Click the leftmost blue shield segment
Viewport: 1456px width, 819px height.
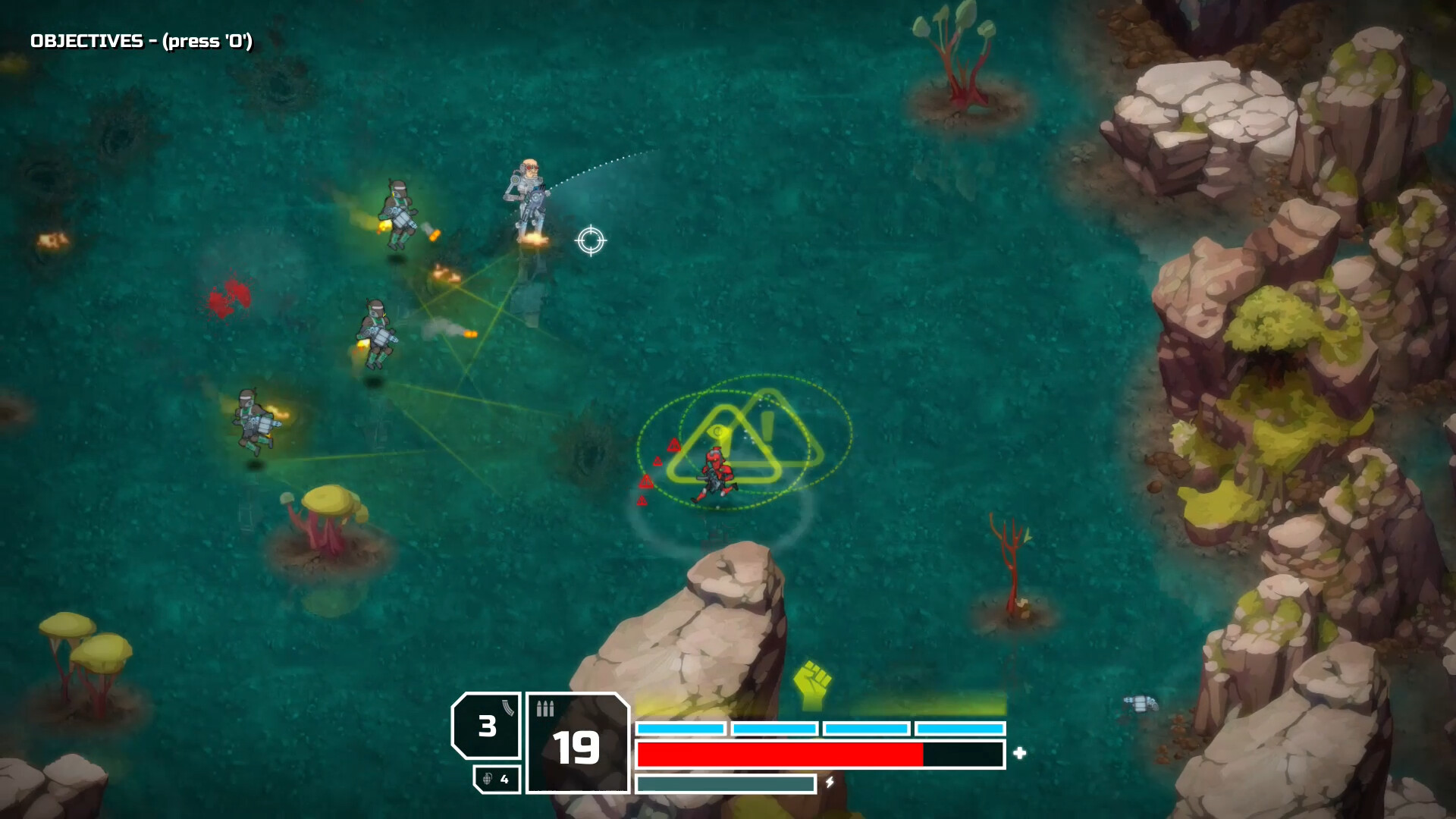[x=681, y=727]
